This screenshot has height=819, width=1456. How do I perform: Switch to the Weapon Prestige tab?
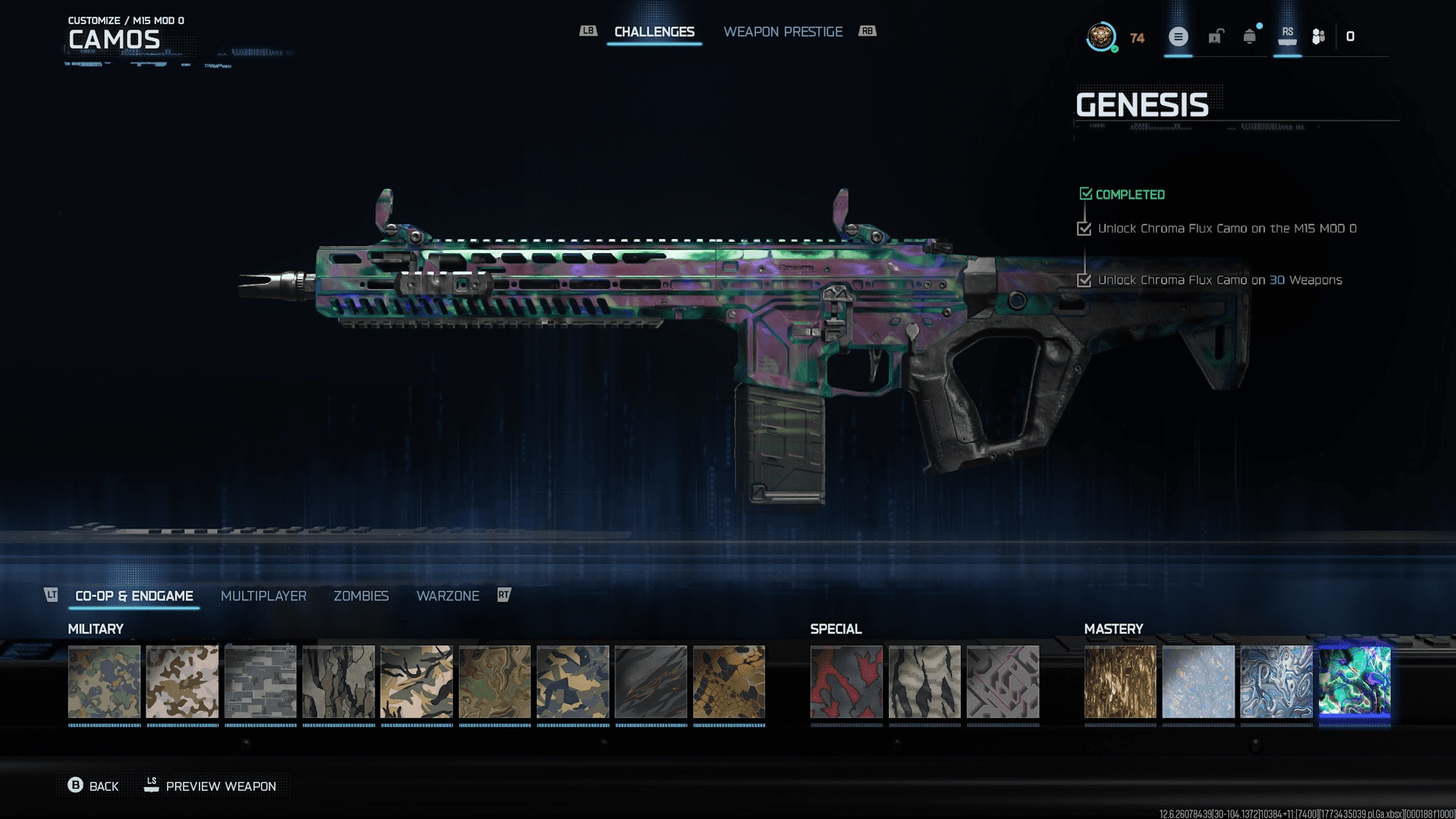(x=783, y=32)
